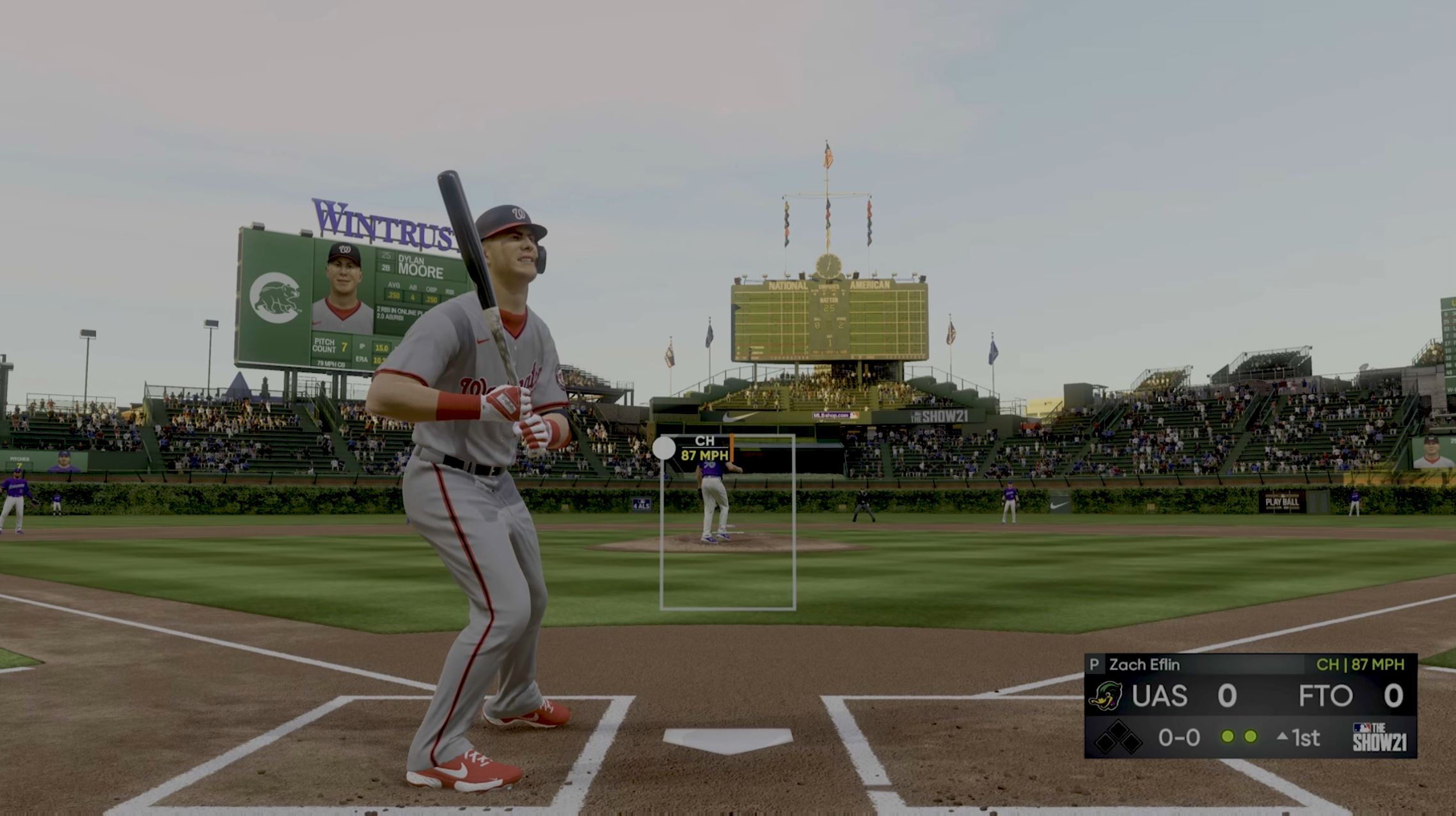Click the pitcher indicator 'P' icon beside Zach Eflin
The height and width of the screenshot is (816, 1456).
pyautogui.click(x=1095, y=663)
